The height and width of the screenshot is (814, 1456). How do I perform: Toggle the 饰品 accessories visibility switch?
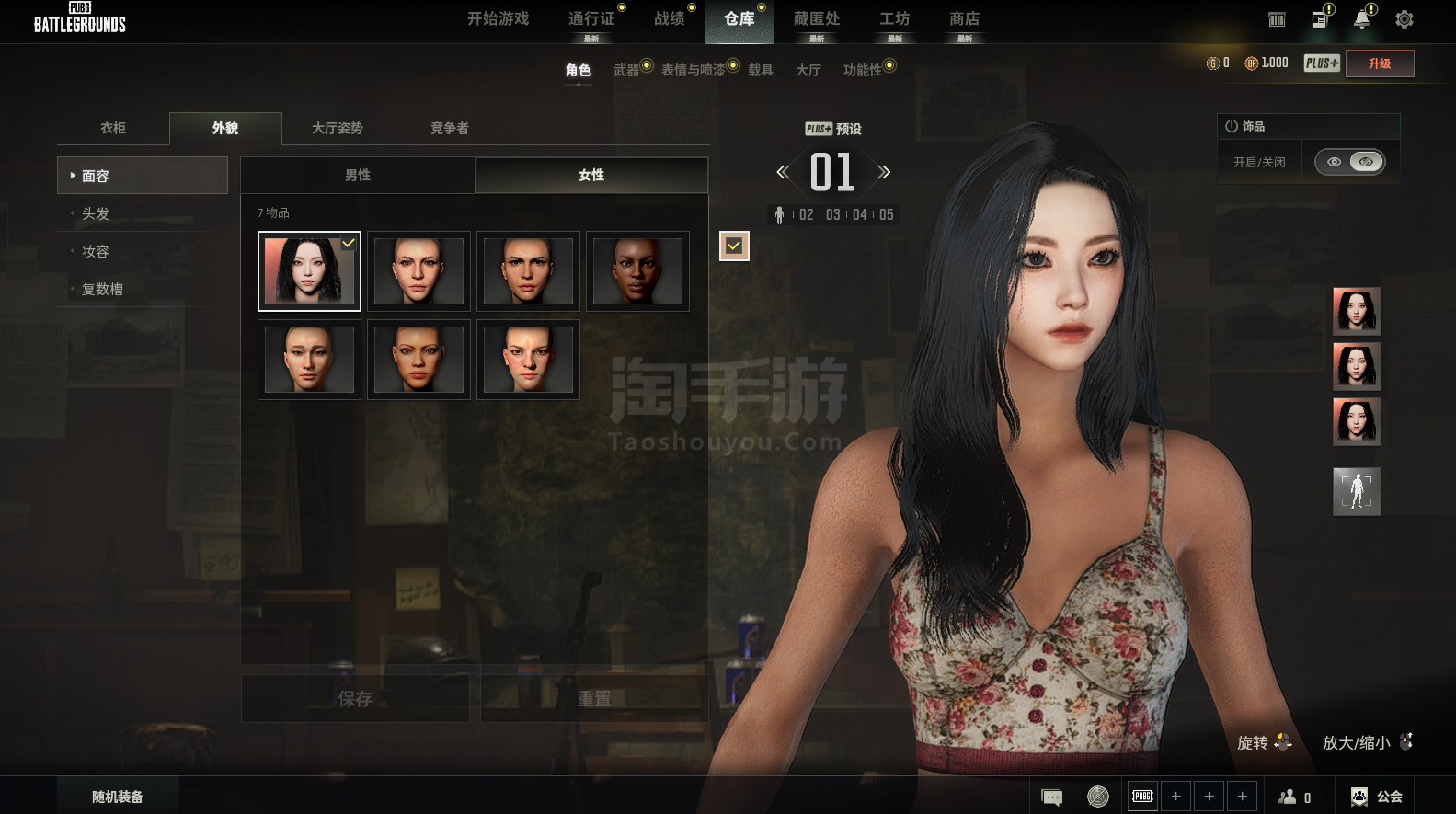click(1349, 162)
